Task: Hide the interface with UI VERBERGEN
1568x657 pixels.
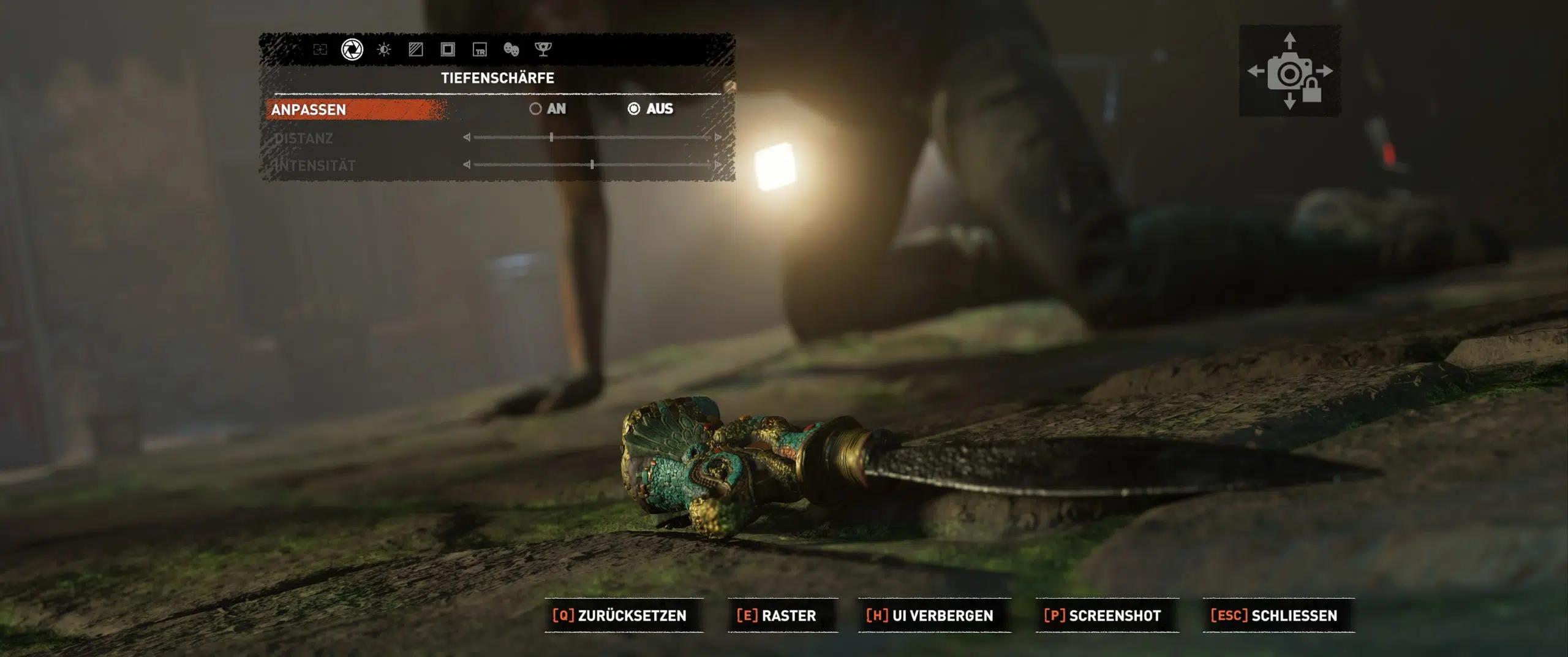Action: pyautogui.click(x=930, y=615)
